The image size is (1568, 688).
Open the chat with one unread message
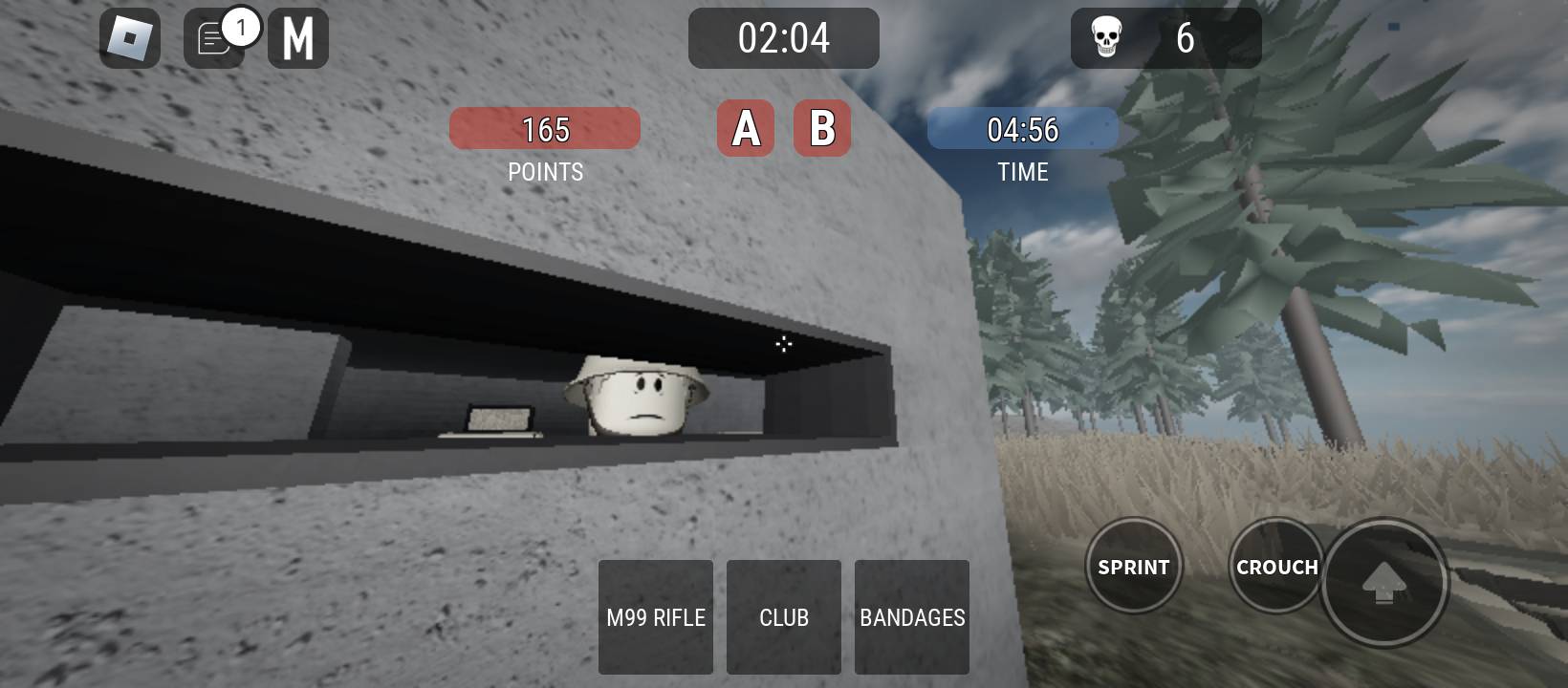point(214,39)
